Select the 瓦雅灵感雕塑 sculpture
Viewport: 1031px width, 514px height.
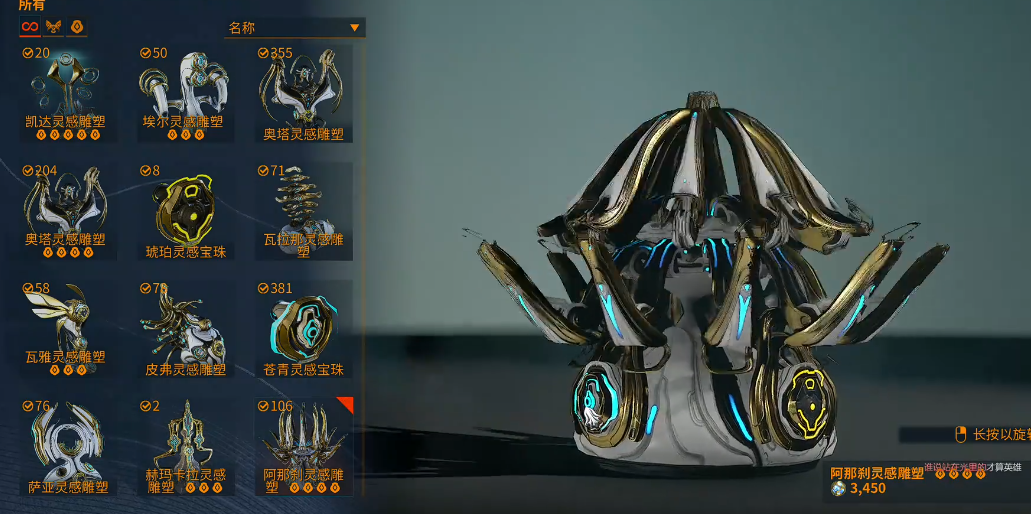coord(65,327)
